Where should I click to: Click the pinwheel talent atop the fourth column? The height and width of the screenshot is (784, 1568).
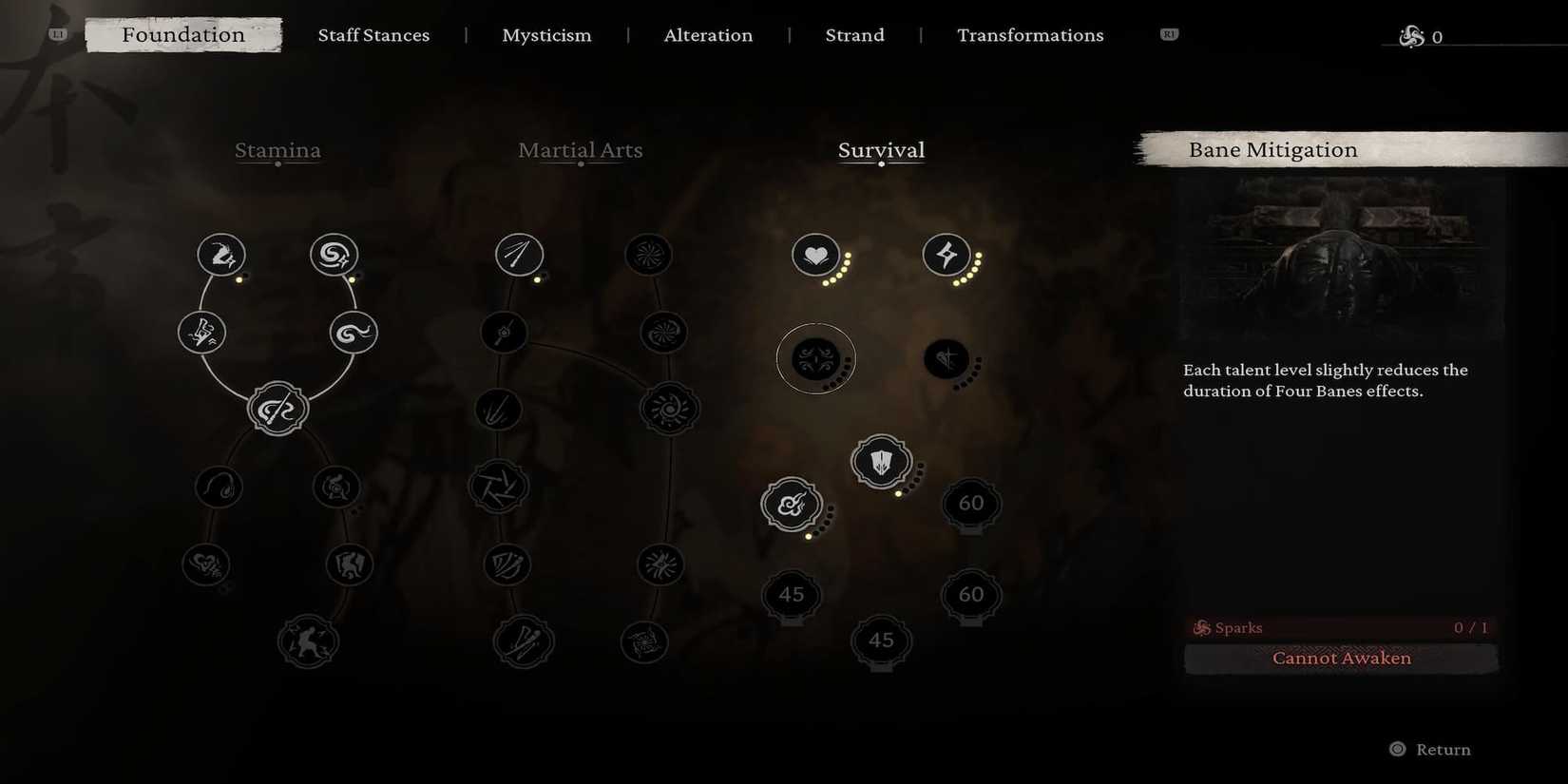[x=648, y=255]
